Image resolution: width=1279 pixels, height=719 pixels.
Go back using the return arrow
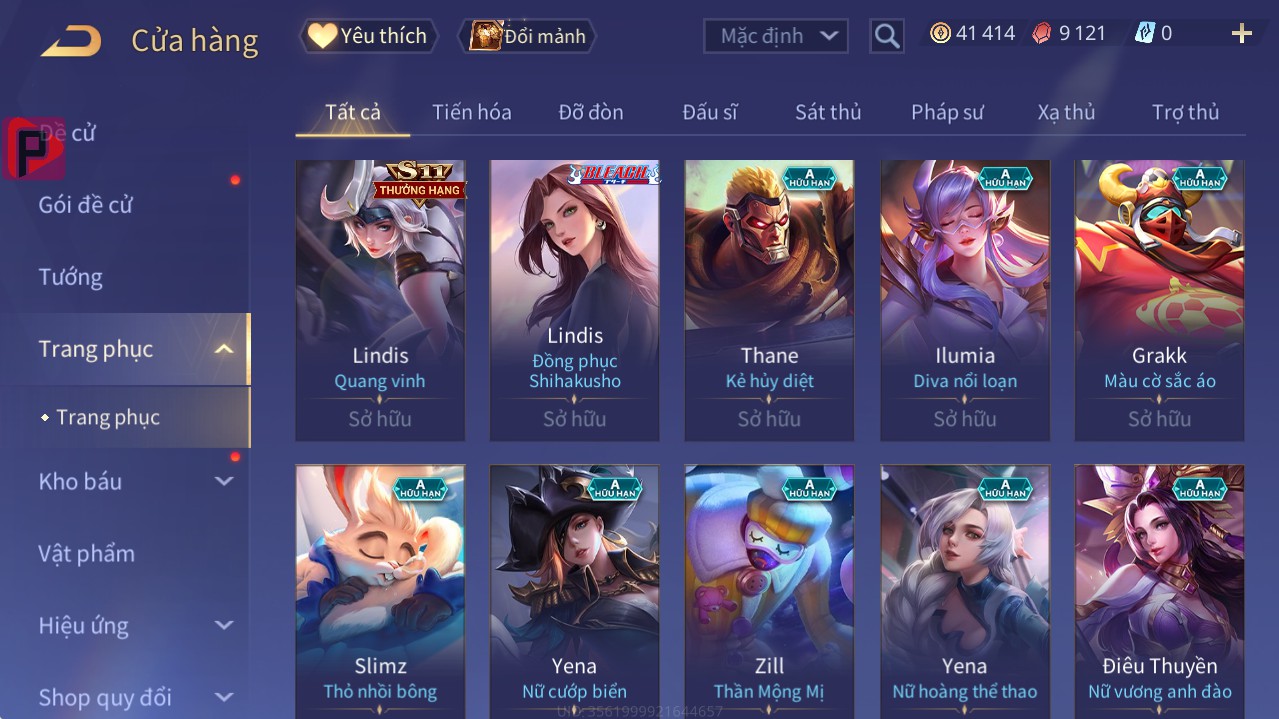(71, 40)
